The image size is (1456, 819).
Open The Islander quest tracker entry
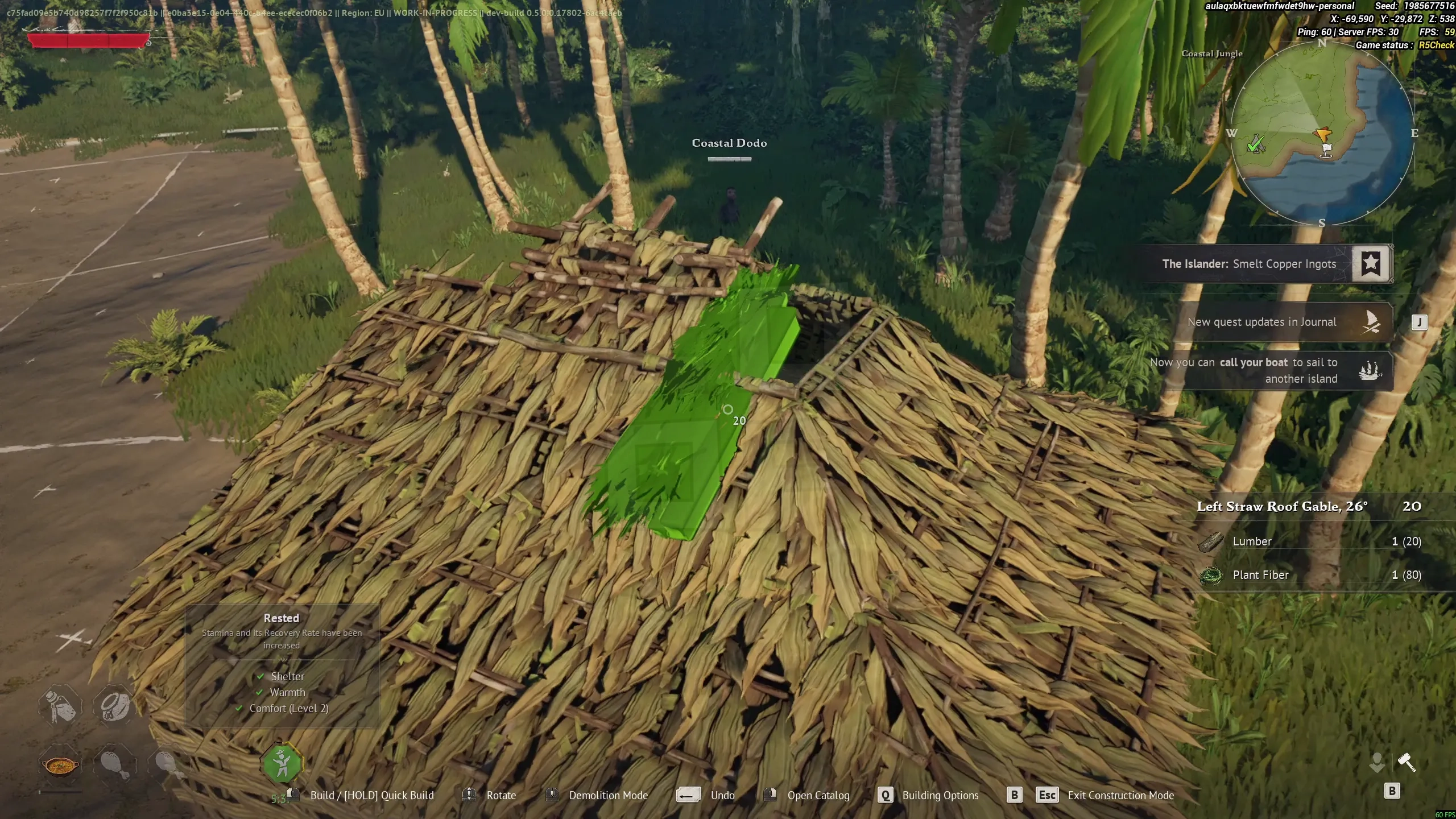coord(1248,264)
